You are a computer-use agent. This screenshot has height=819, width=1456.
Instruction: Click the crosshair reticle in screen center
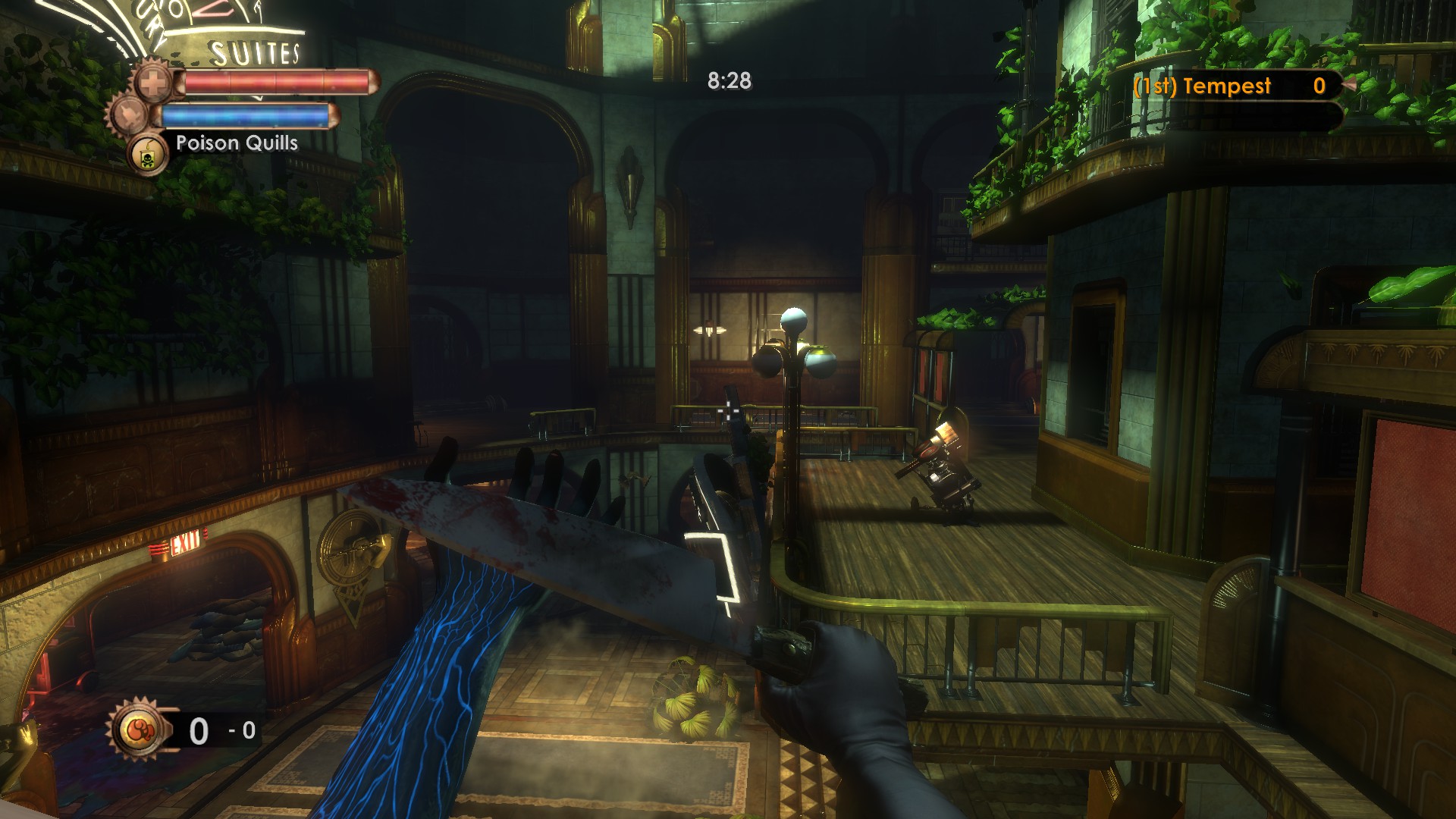[727, 410]
